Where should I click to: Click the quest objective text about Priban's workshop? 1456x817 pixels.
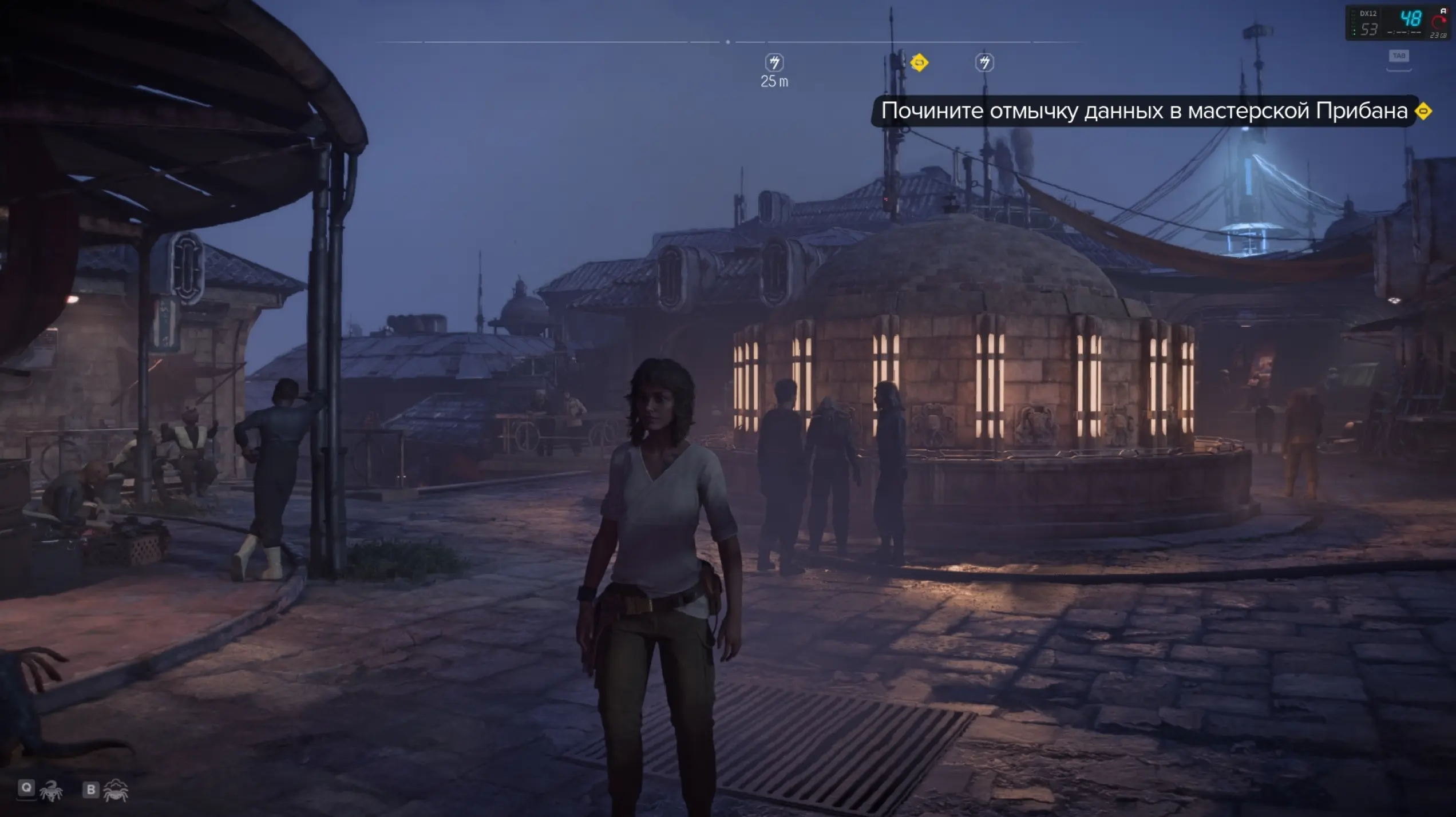[x=1144, y=111]
